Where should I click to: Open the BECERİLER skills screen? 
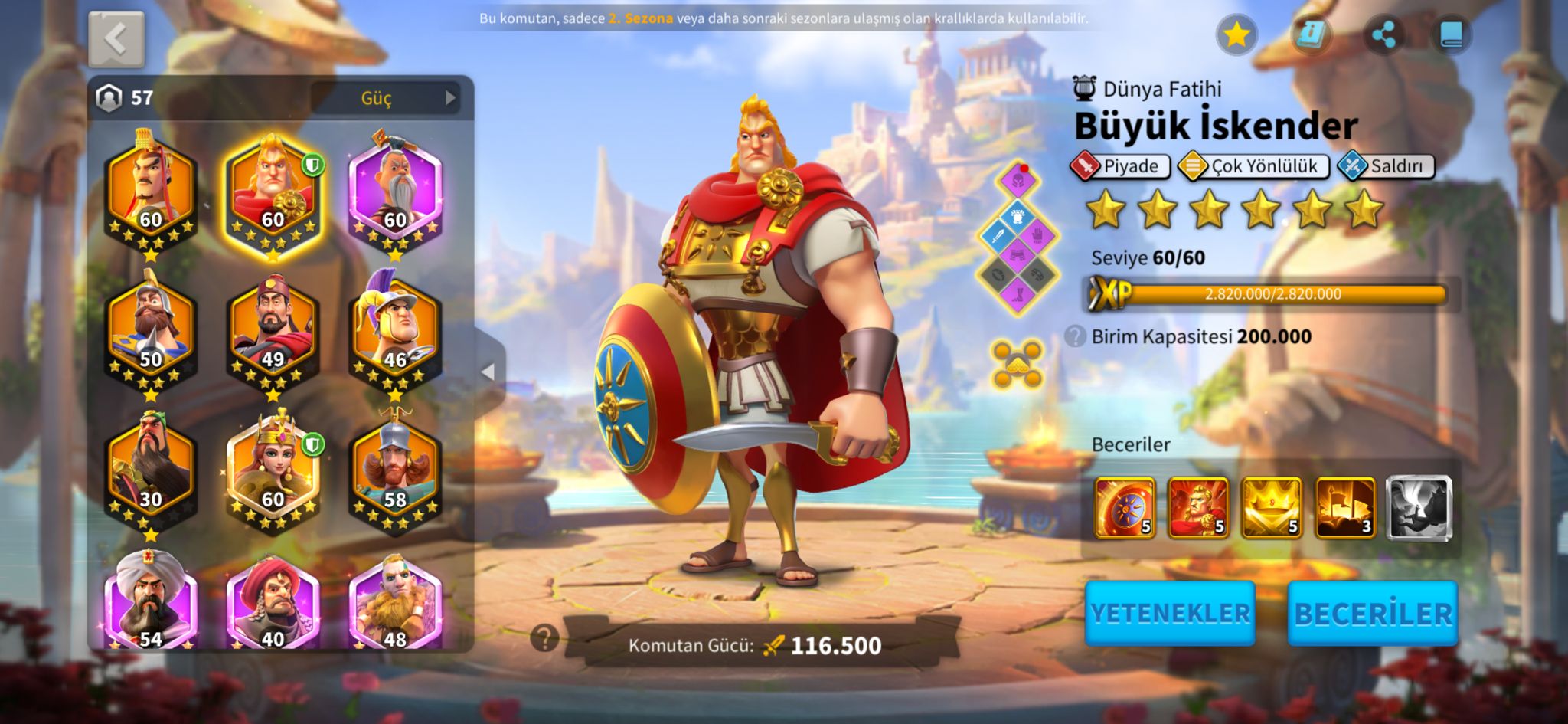click(x=1372, y=613)
